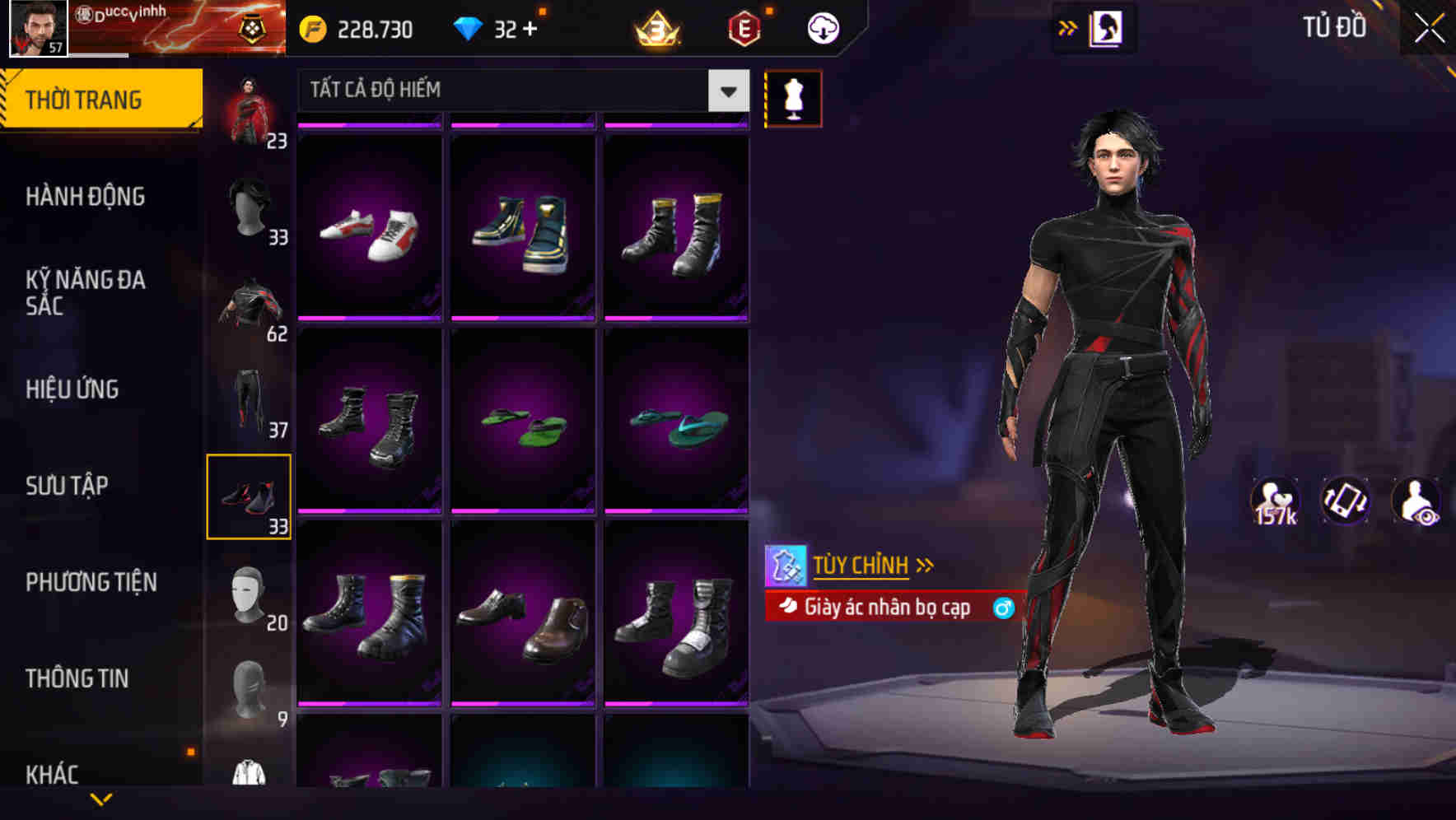The image size is (1456, 820).
Task: Open the mannequin preview icon
Action: click(793, 97)
